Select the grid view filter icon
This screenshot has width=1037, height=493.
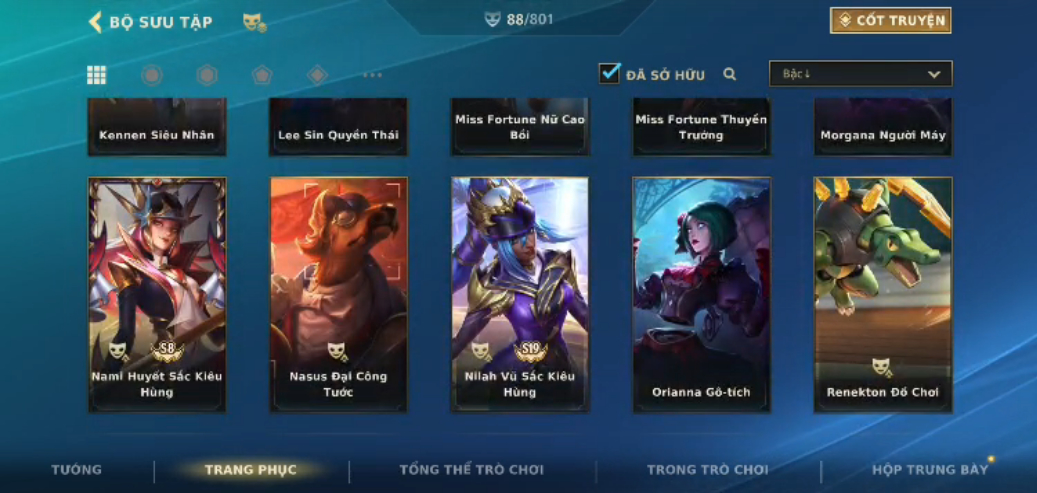click(97, 75)
